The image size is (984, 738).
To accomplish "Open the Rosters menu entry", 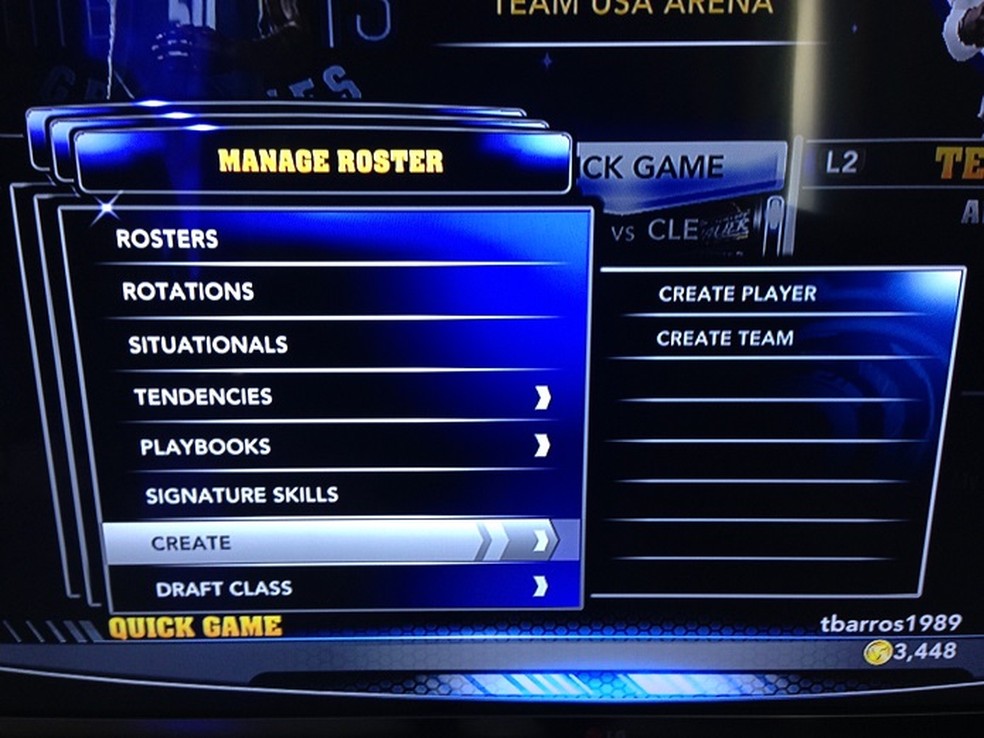I will tap(167, 239).
